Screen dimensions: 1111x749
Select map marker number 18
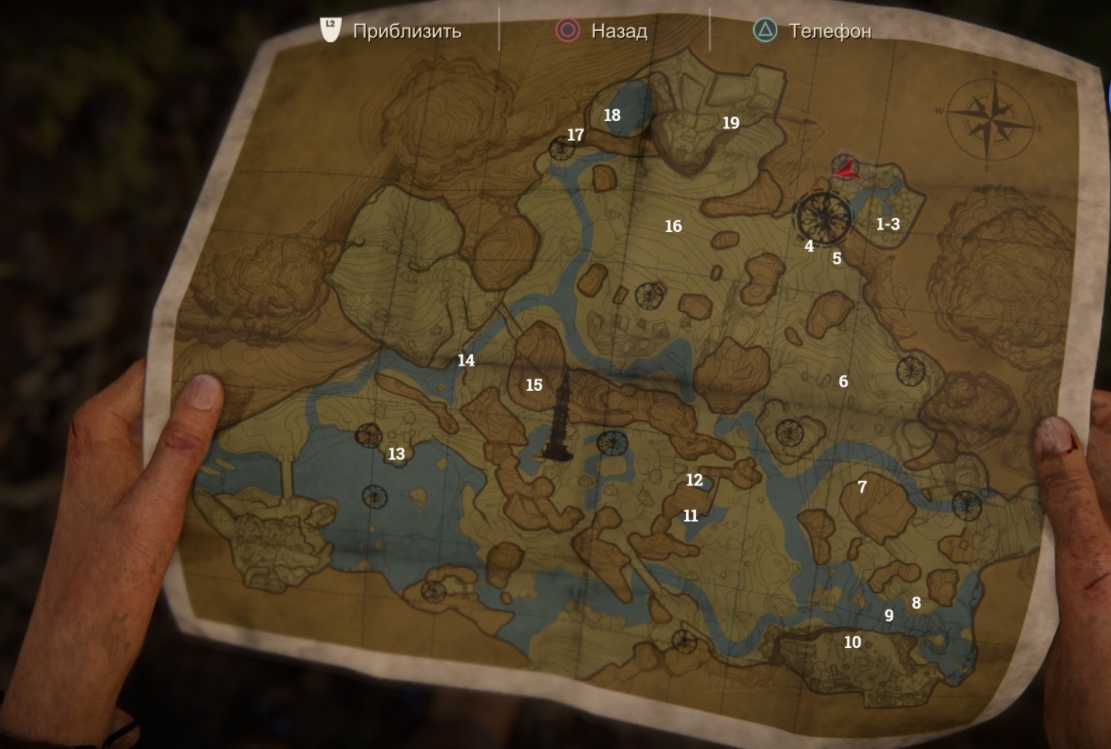[x=612, y=115]
